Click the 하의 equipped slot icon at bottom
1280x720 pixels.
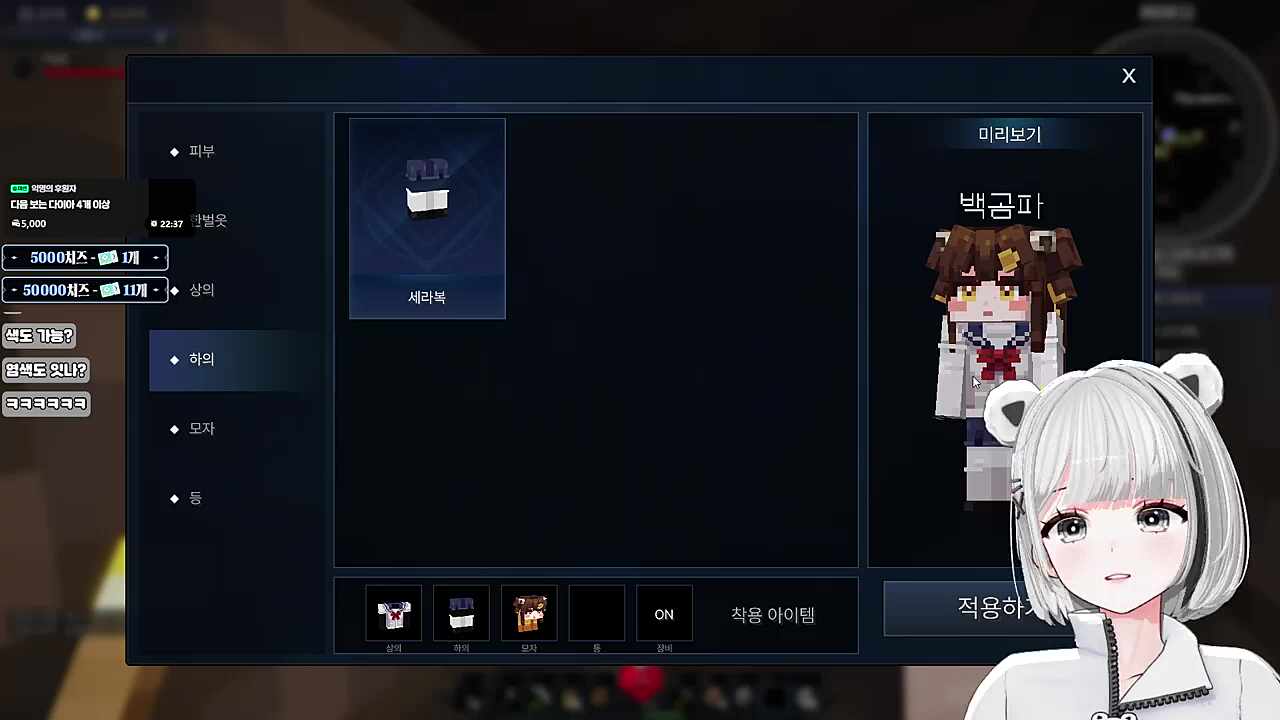click(x=461, y=613)
